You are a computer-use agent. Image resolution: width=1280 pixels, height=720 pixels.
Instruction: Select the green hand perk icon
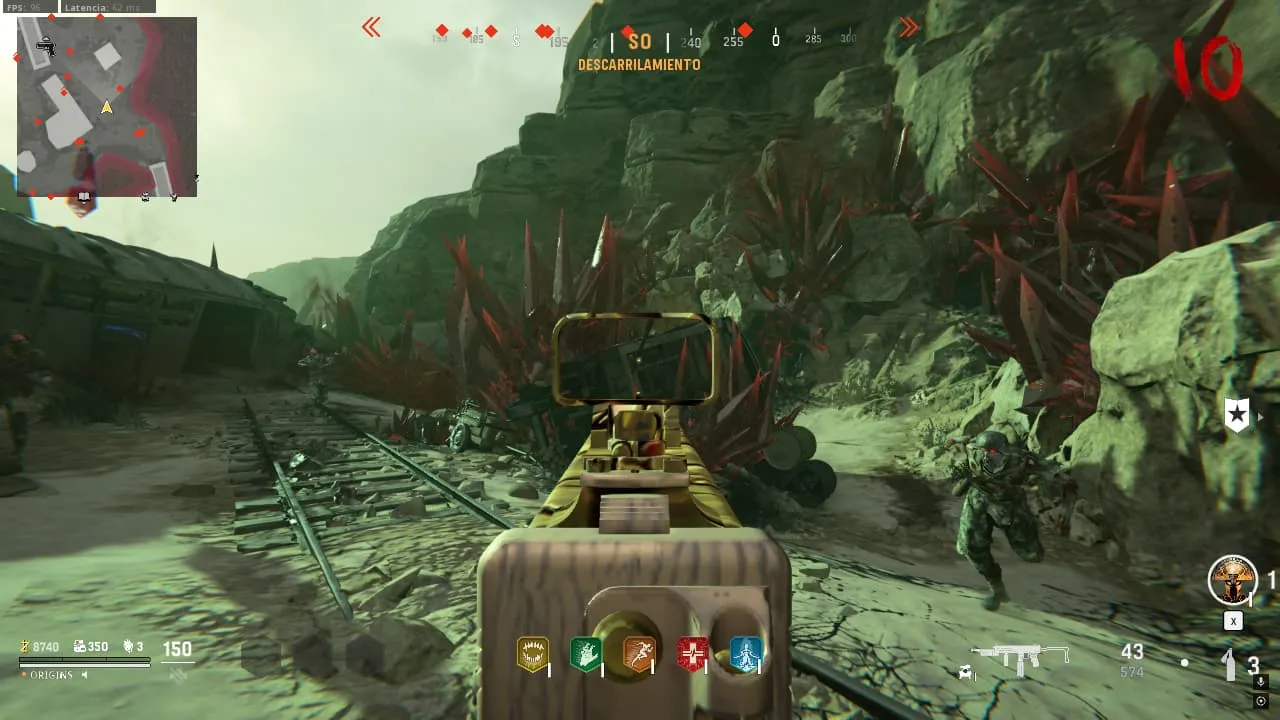pyautogui.click(x=585, y=654)
